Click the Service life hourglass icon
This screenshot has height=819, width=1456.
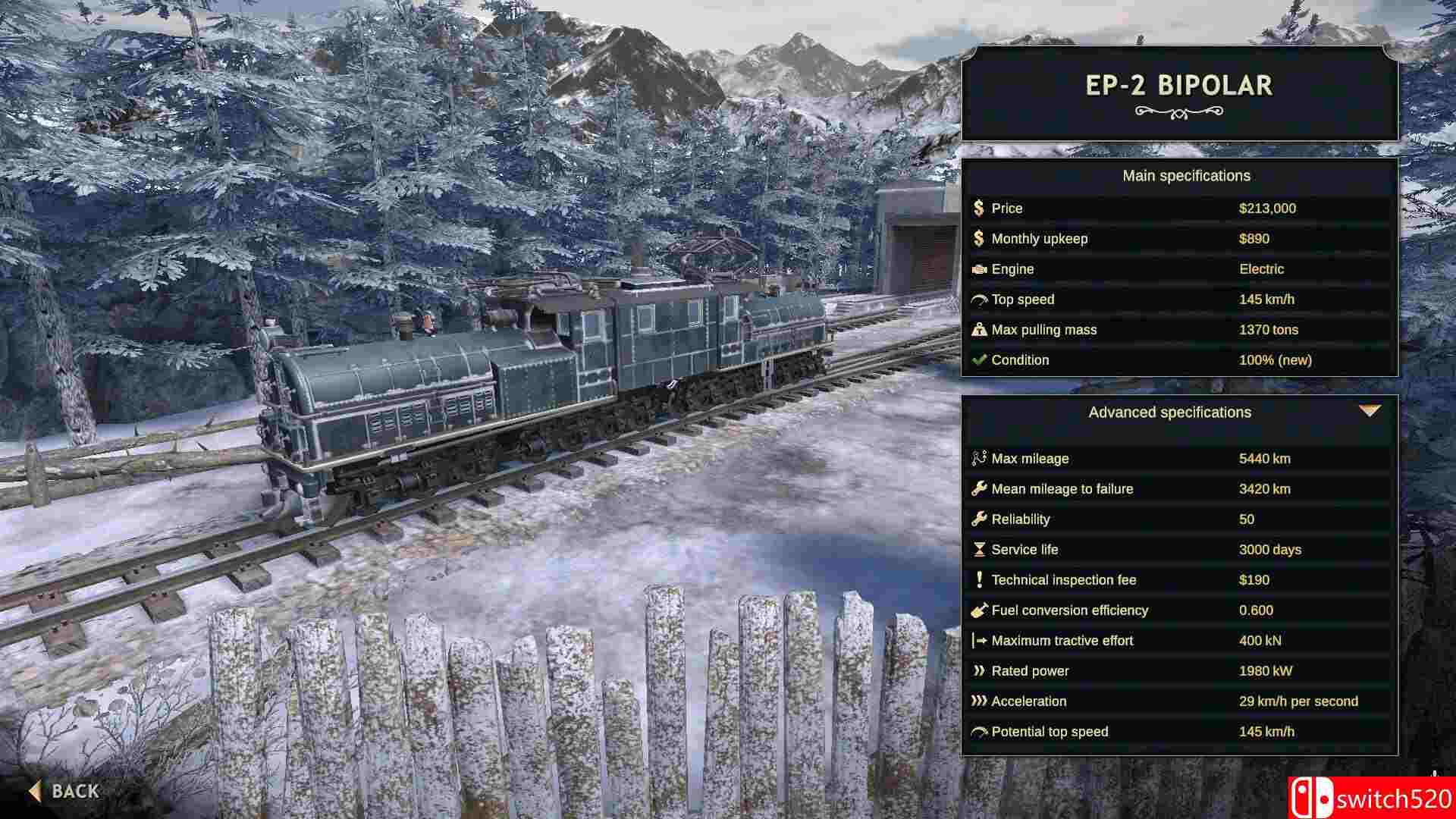coord(979,549)
